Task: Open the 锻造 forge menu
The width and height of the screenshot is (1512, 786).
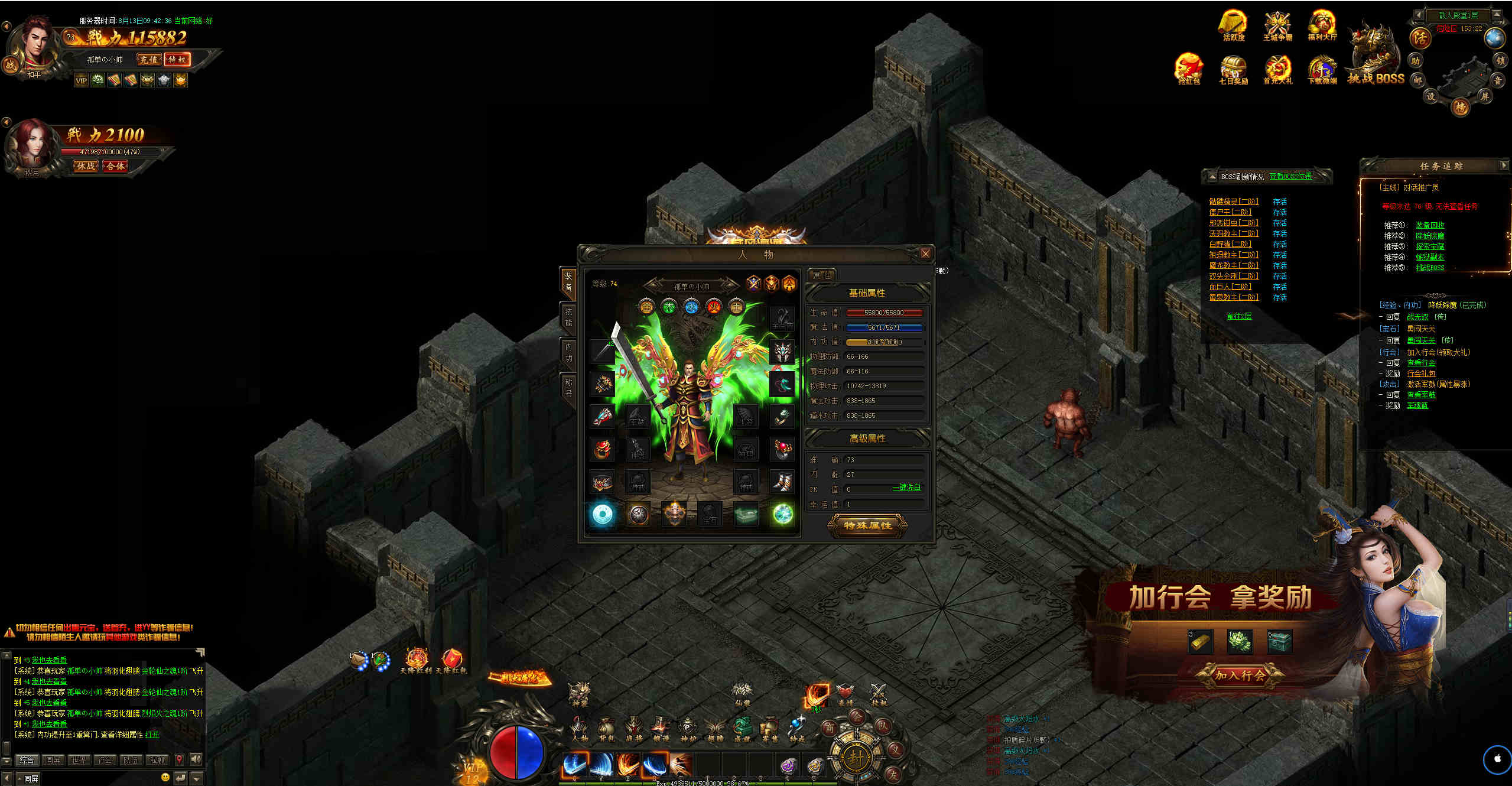Action: point(660,728)
